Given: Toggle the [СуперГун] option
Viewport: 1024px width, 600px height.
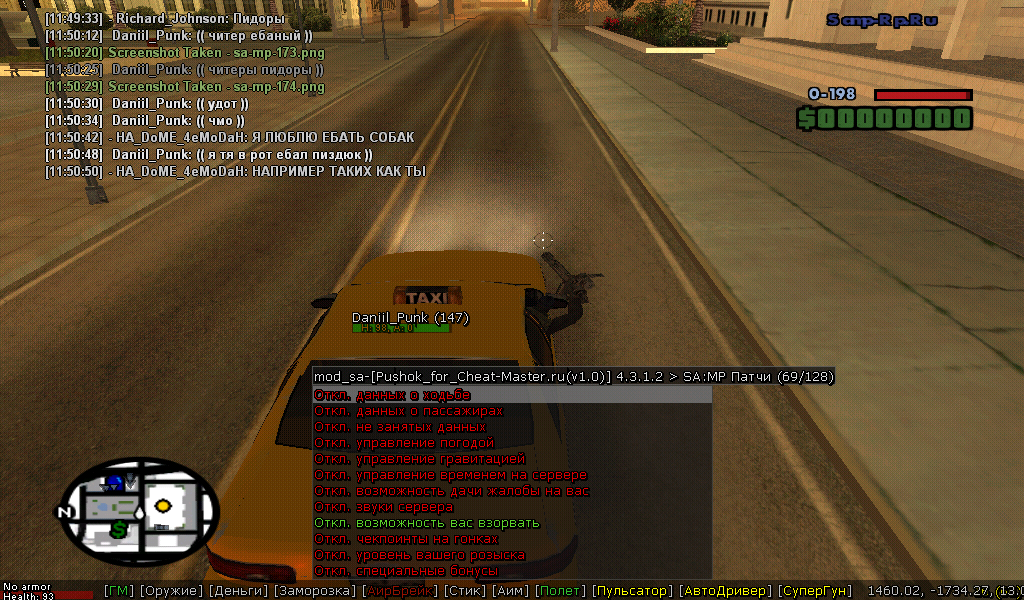Looking at the screenshot, I should click(x=816, y=592).
